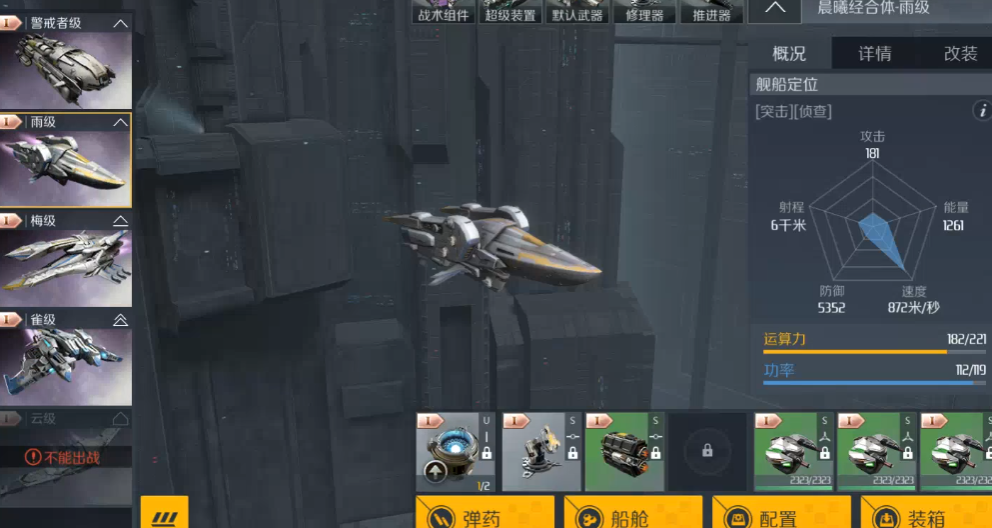
Task: Open the 超级装置 category
Action: (x=510, y=12)
